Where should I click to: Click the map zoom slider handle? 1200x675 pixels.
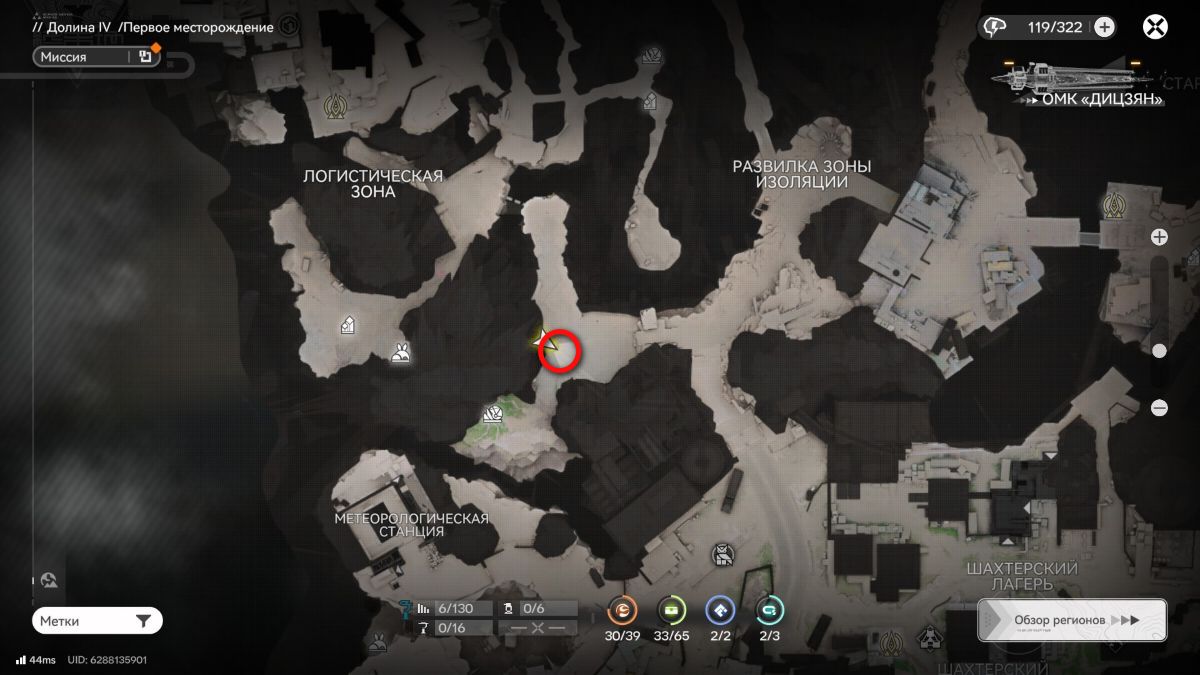point(1159,350)
